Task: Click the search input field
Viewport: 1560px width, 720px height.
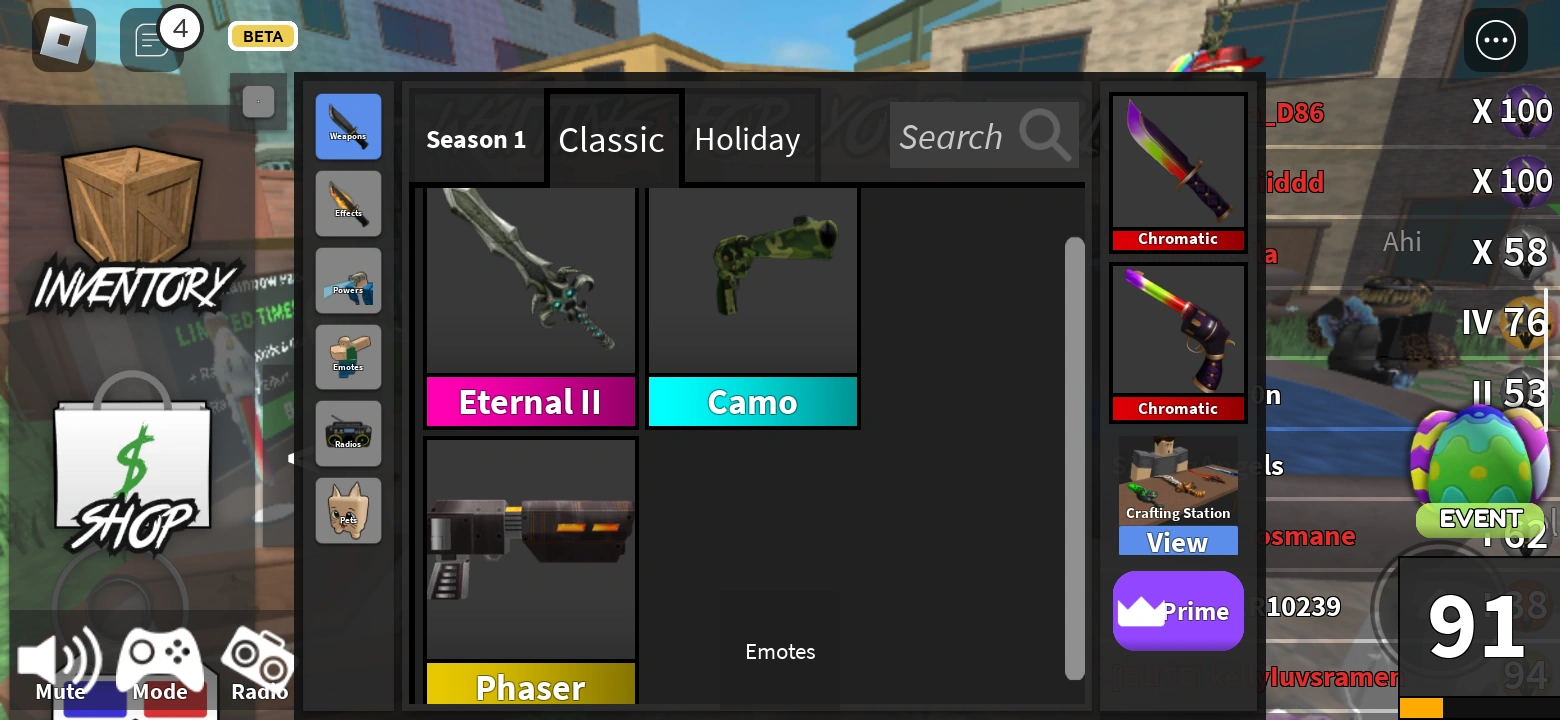Action: pos(965,136)
